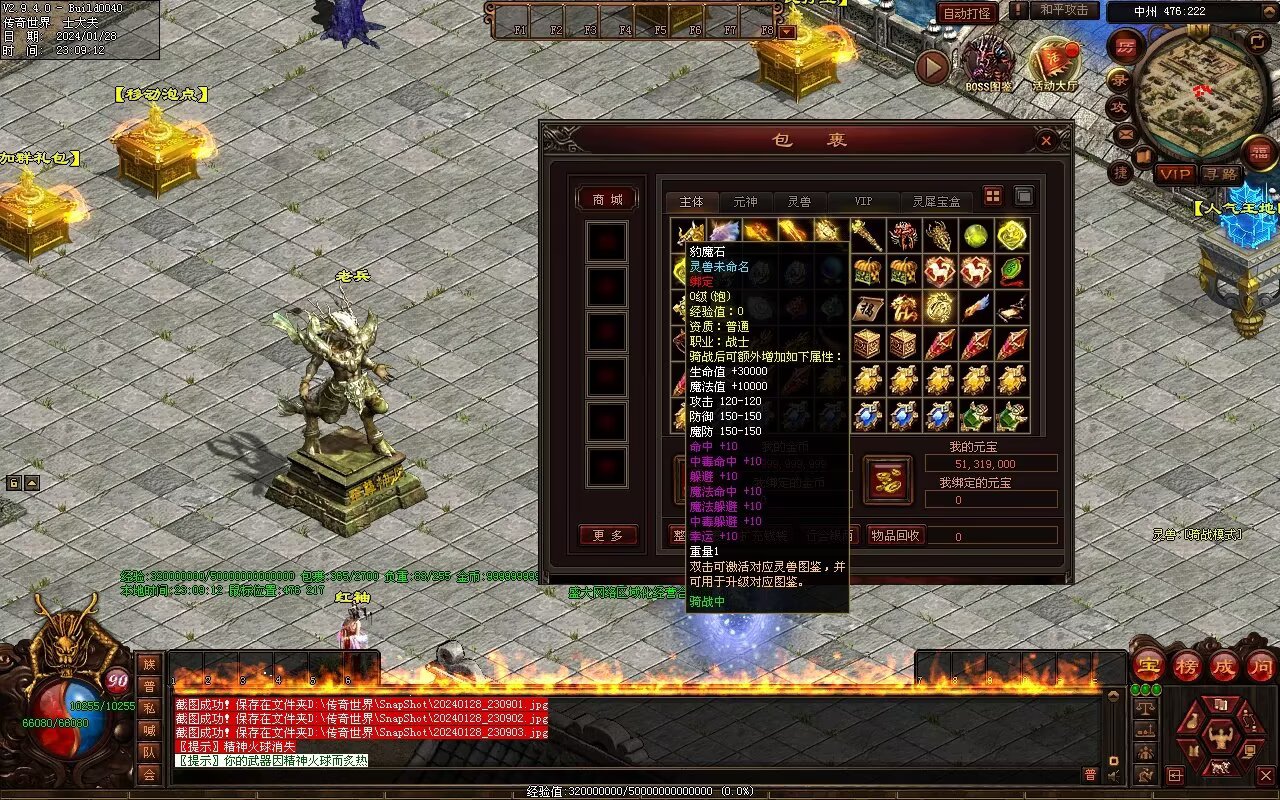Switch to the 灵兽 tab
Image resolution: width=1280 pixels, height=800 pixels.
coord(799,202)
